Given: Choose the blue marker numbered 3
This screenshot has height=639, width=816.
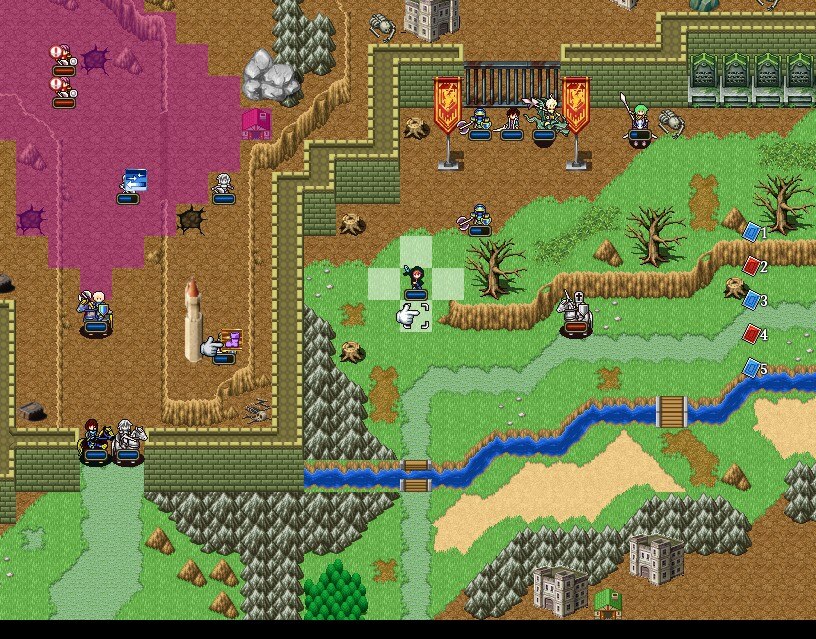Looking at the screenshot, I should [x=752, y=300].
